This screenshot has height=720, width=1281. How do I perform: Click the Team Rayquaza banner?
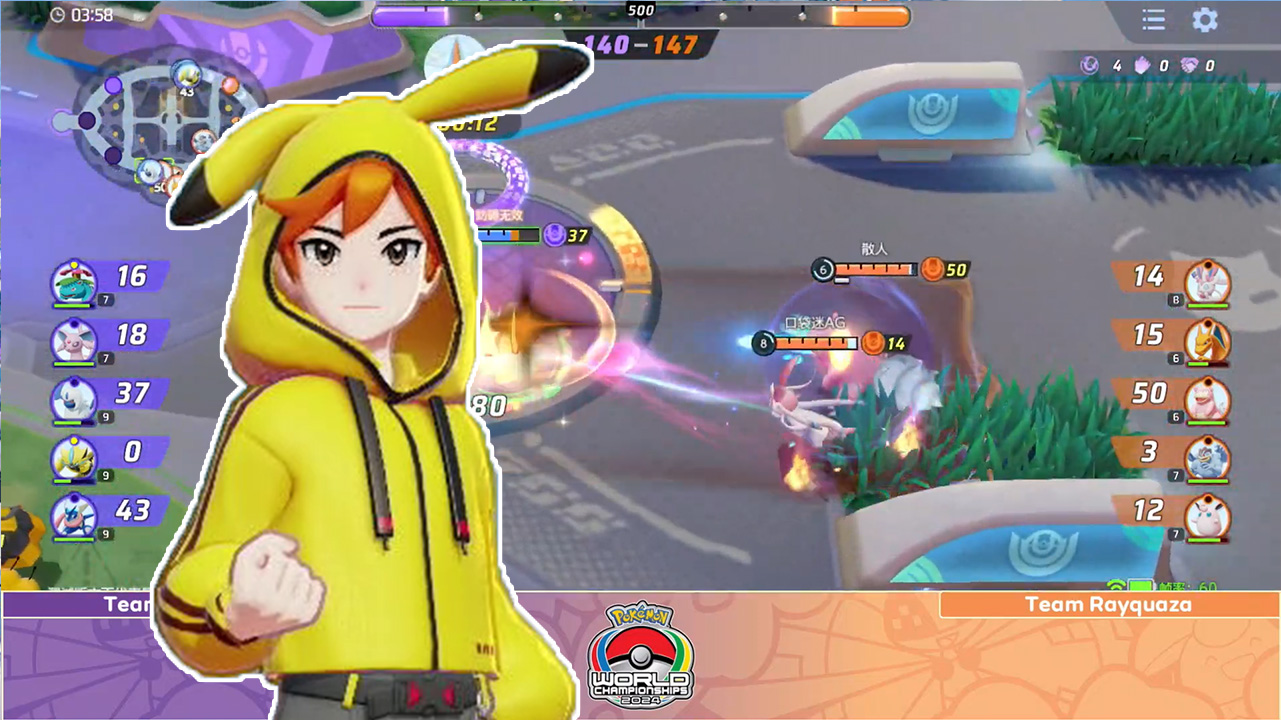pyautogui.click(x=1108, y=604)
